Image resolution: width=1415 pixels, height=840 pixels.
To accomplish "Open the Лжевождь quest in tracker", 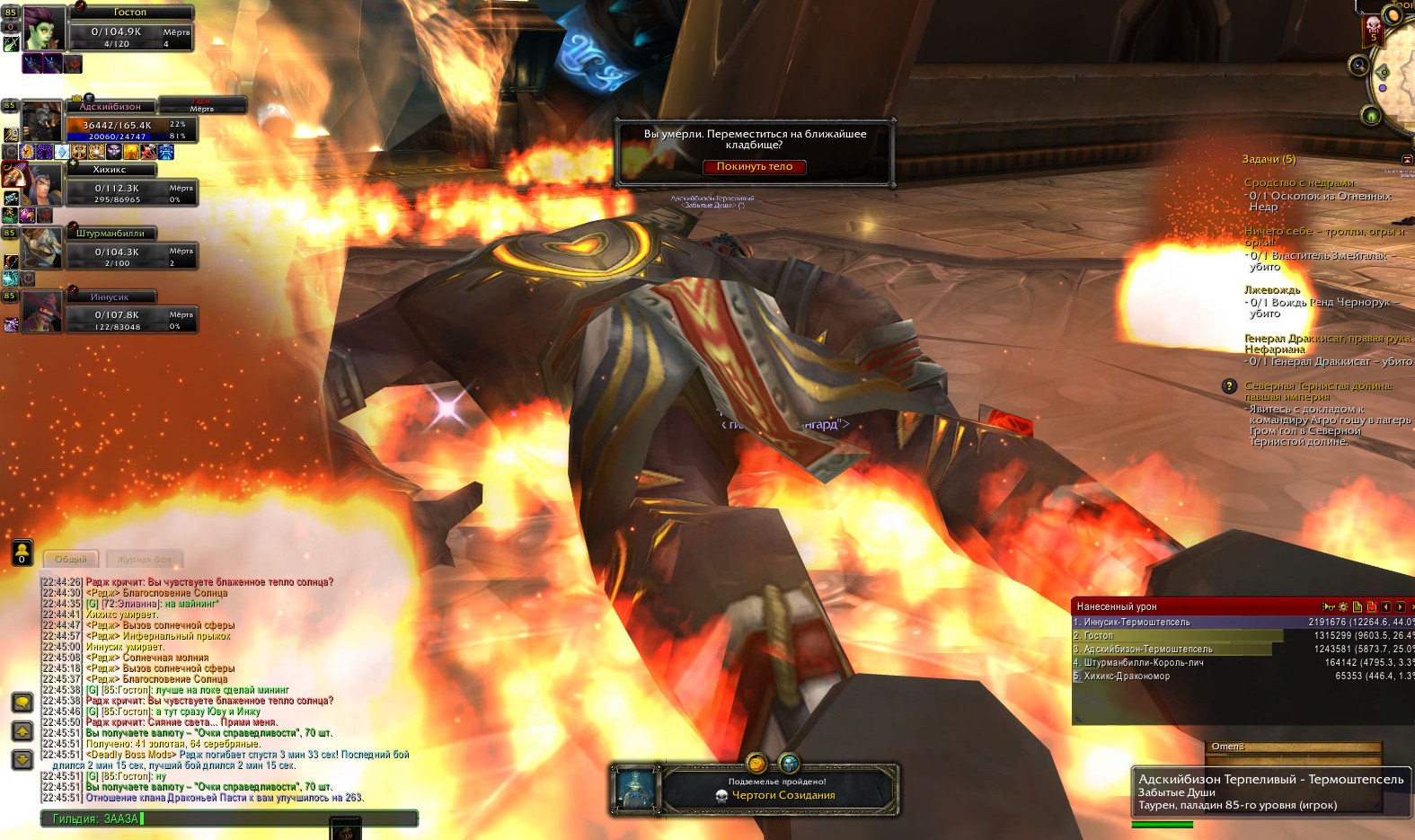I will click(x=1272, y=290).
